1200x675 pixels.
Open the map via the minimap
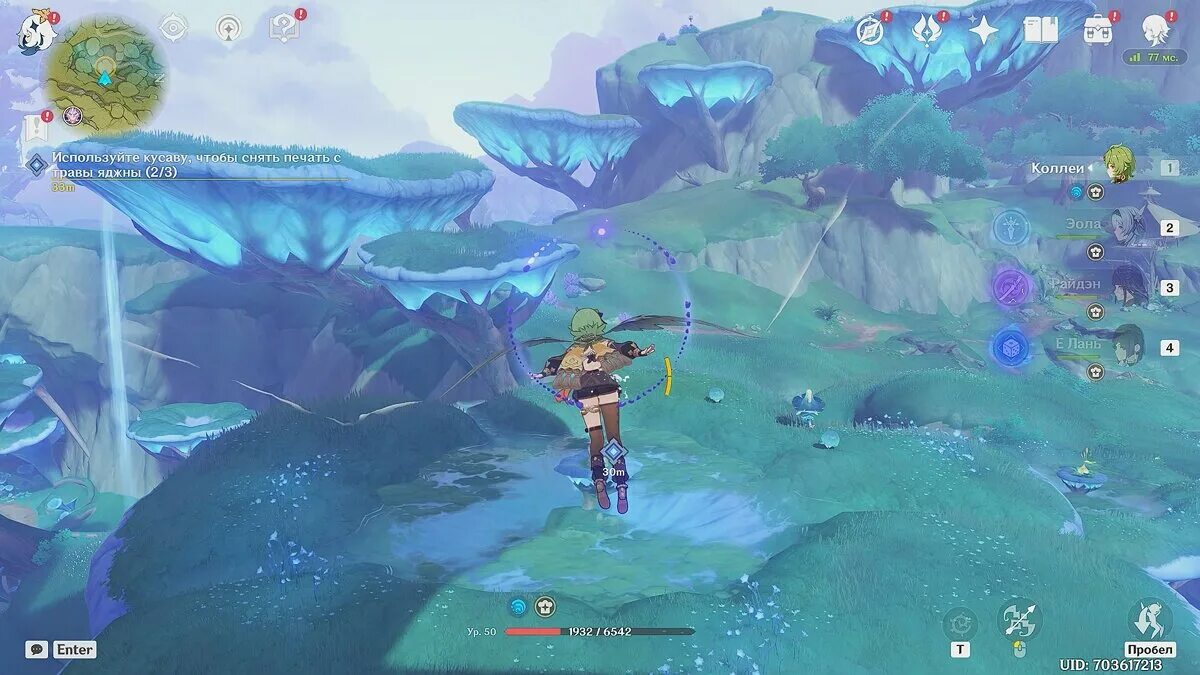104,74
